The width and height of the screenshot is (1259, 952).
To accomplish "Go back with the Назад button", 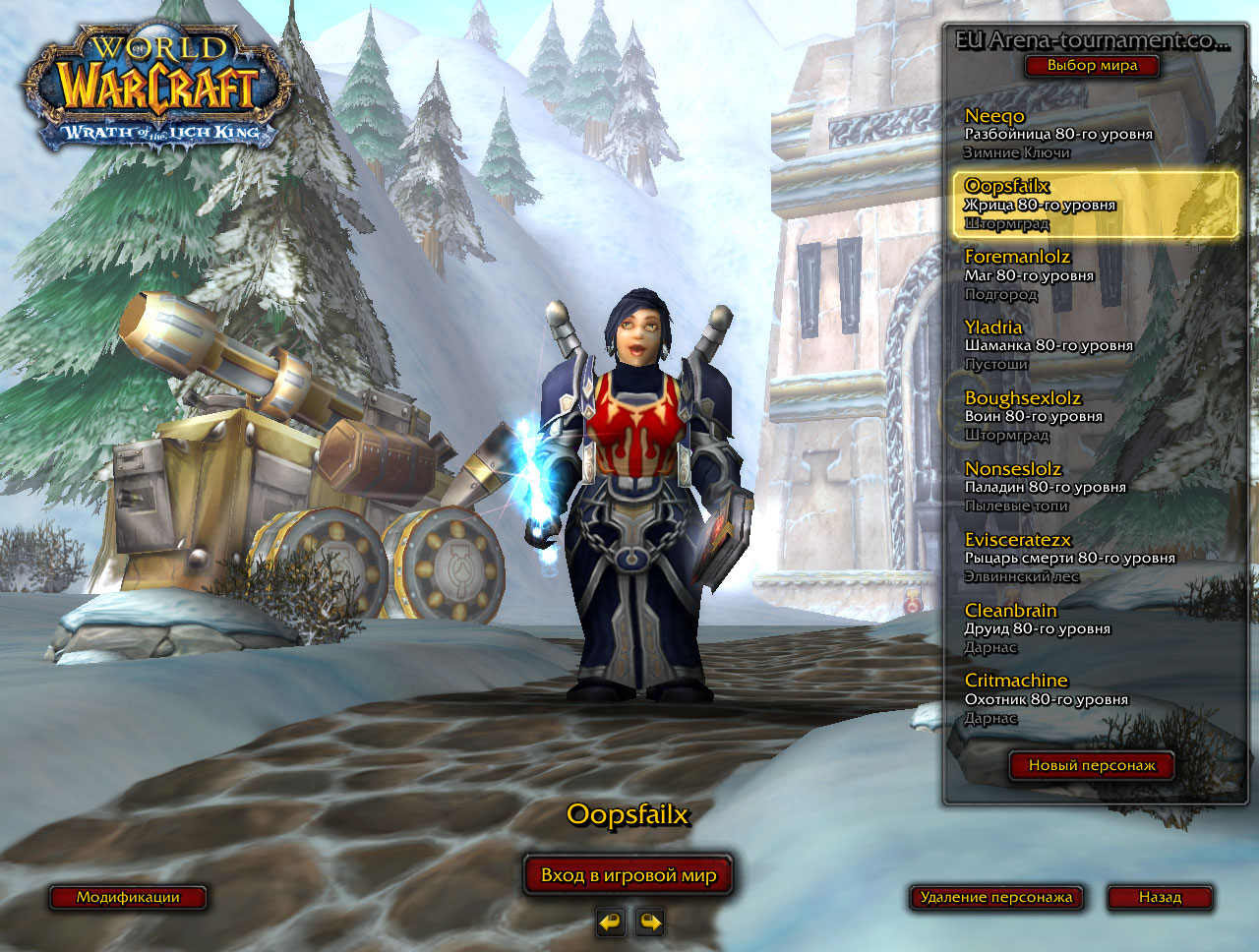I will tap(1160, 897).
